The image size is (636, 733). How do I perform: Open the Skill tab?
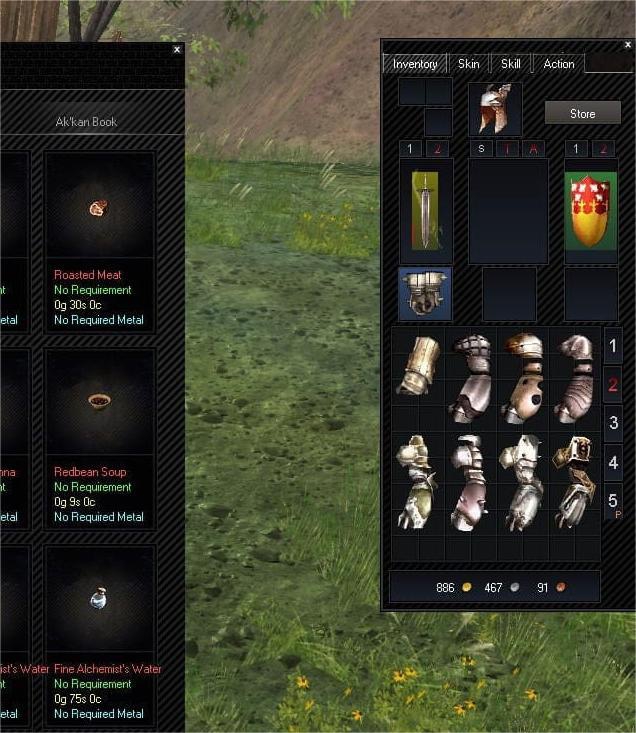click(x=510, y=64)
